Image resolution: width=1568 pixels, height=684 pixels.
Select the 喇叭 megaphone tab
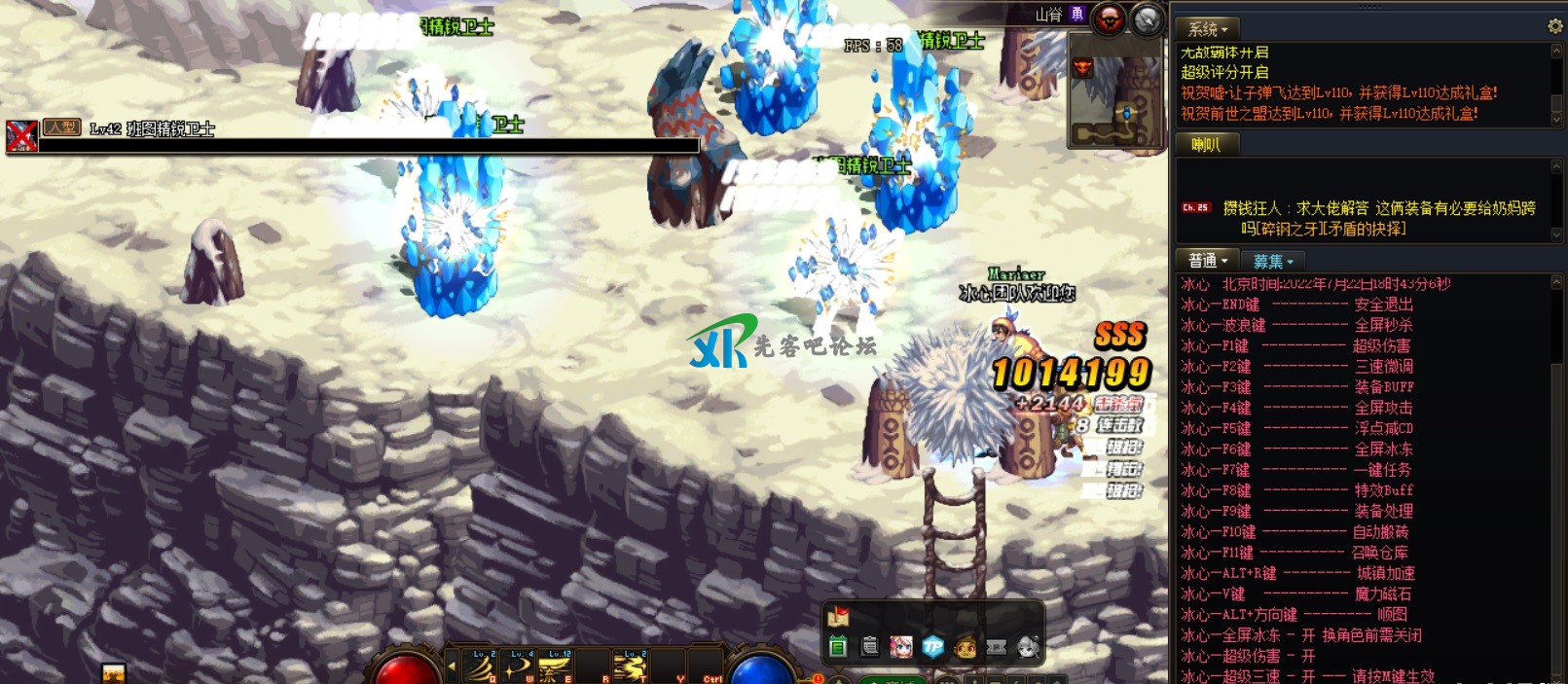[1206, 145]
